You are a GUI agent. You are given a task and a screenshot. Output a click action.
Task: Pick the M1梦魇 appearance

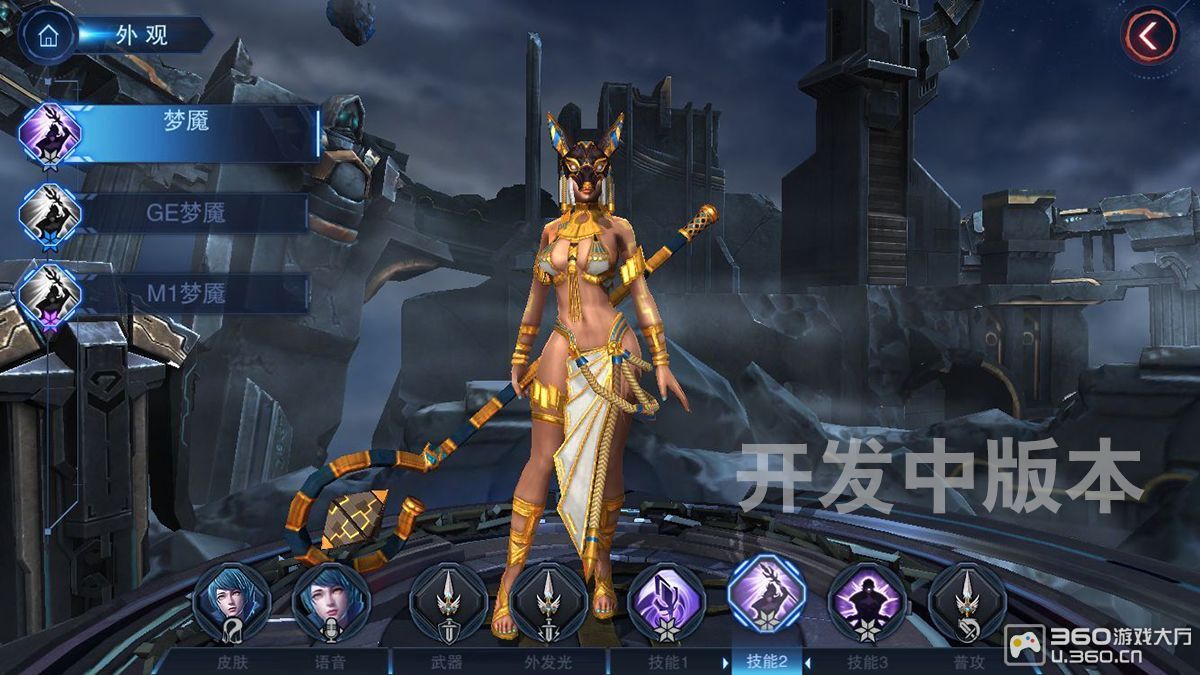click(x=186, y=293)
